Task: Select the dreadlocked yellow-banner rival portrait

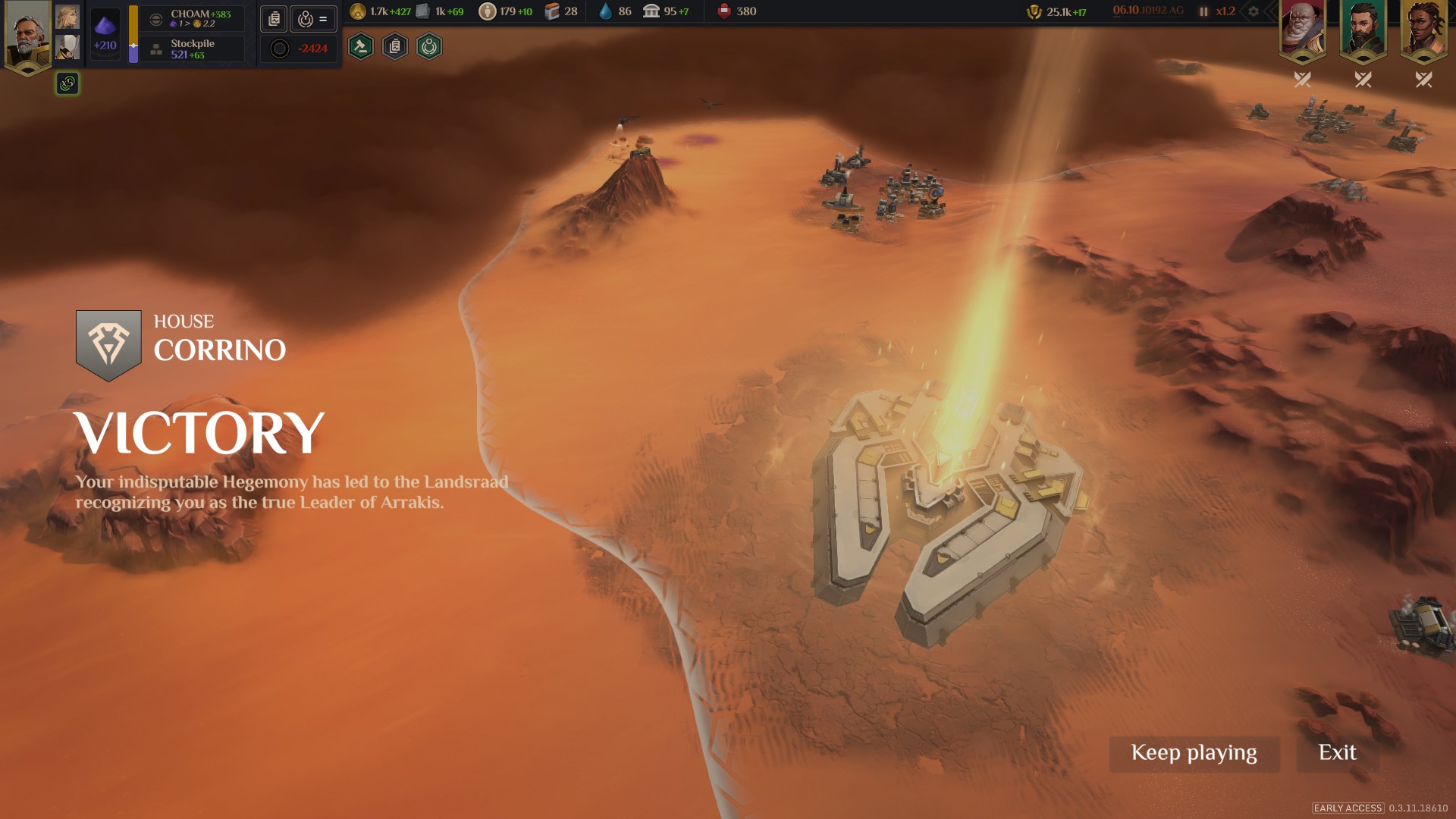Action: [x=1423, y=30]
